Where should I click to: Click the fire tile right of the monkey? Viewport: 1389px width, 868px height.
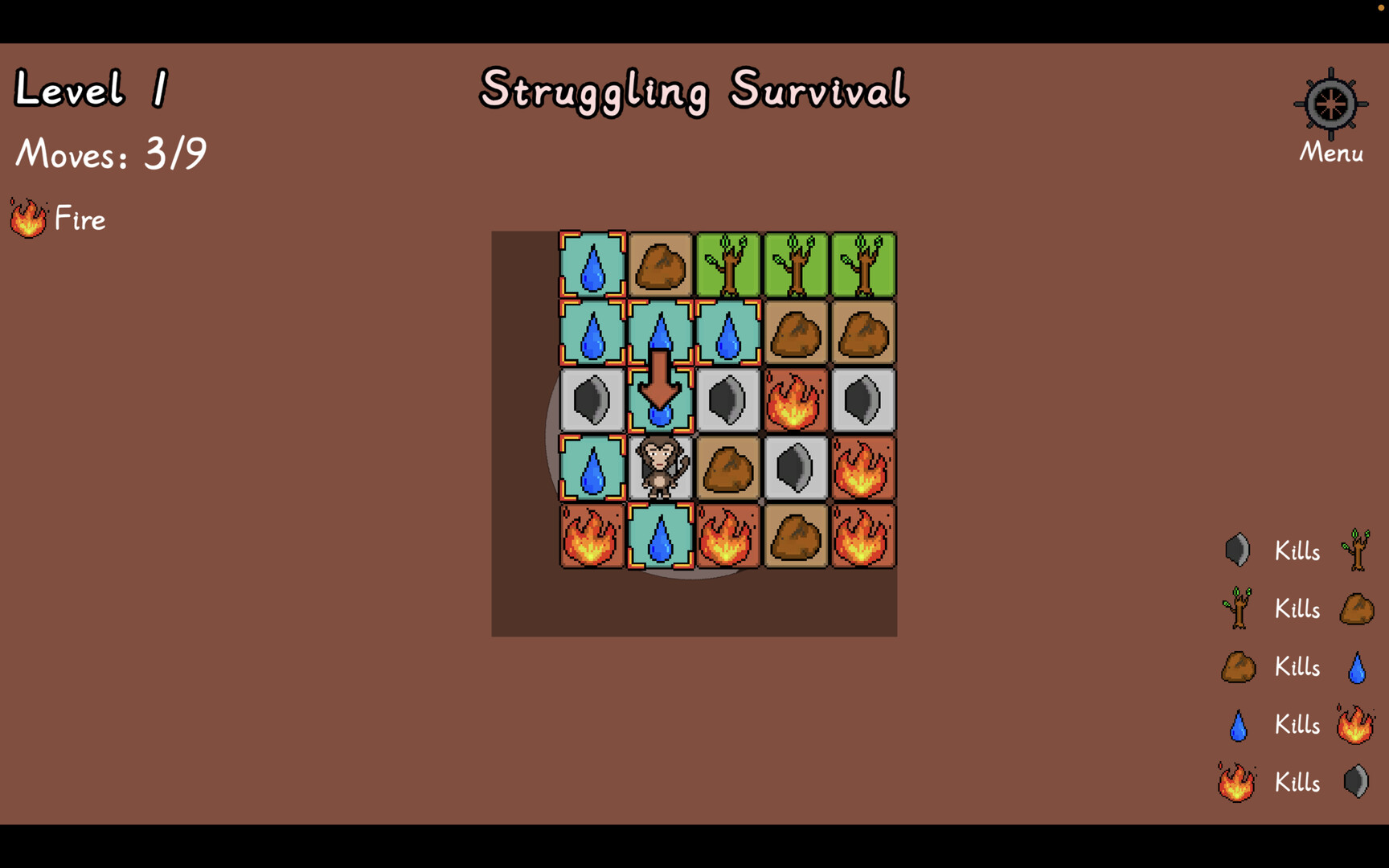862,468
